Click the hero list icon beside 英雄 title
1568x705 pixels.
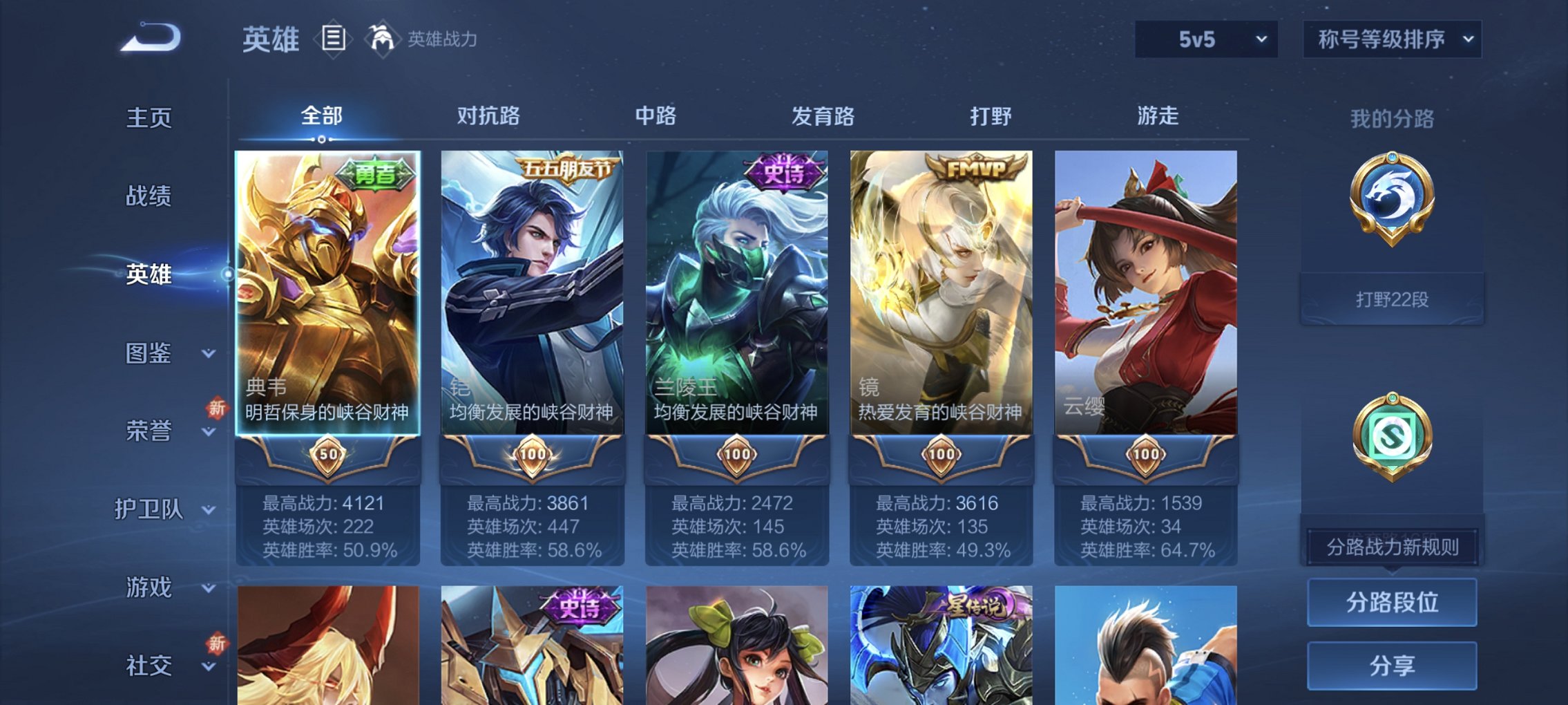point(332,39)
